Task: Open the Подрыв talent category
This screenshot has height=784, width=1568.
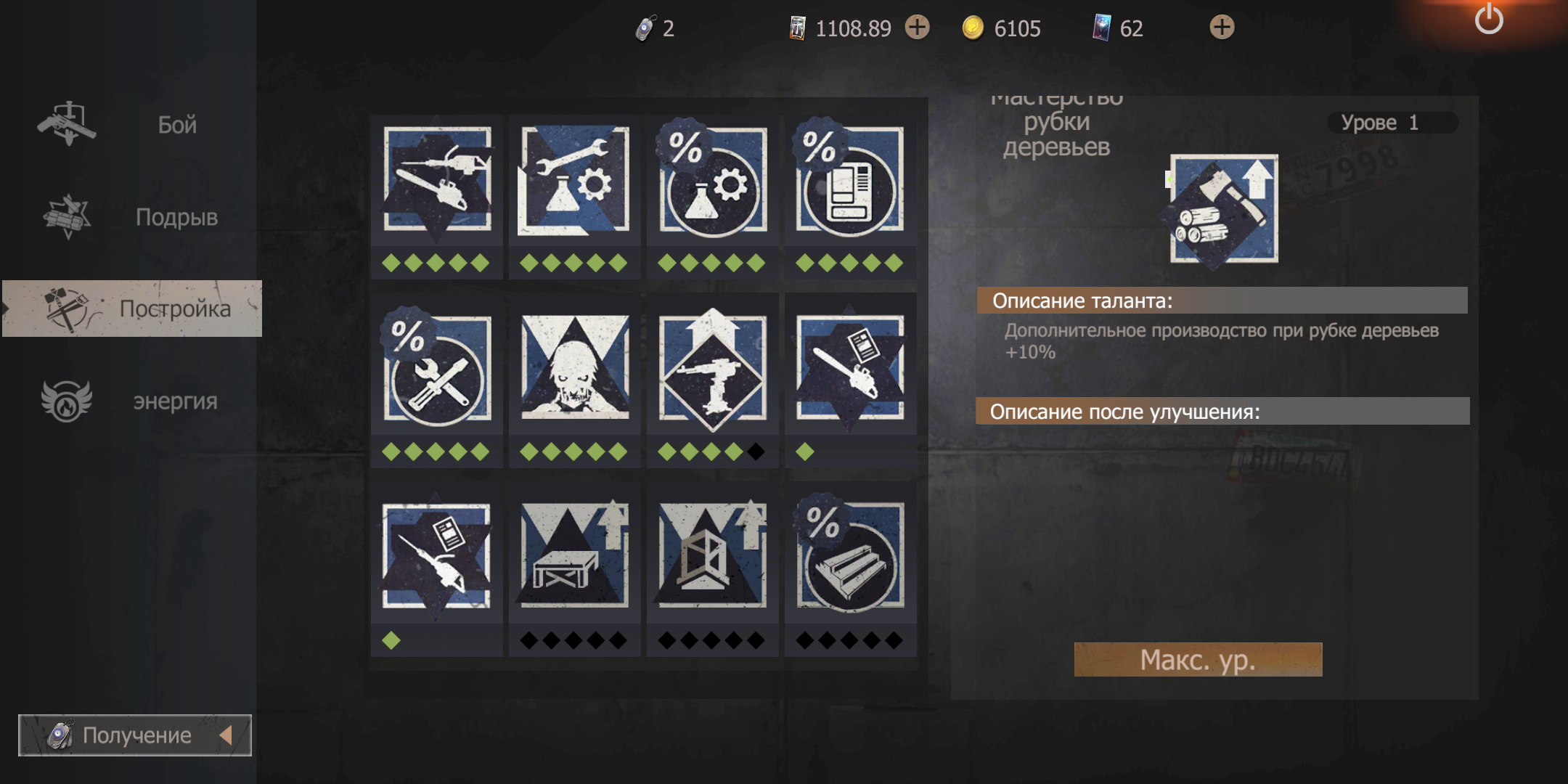Action: tap(131, 217)
